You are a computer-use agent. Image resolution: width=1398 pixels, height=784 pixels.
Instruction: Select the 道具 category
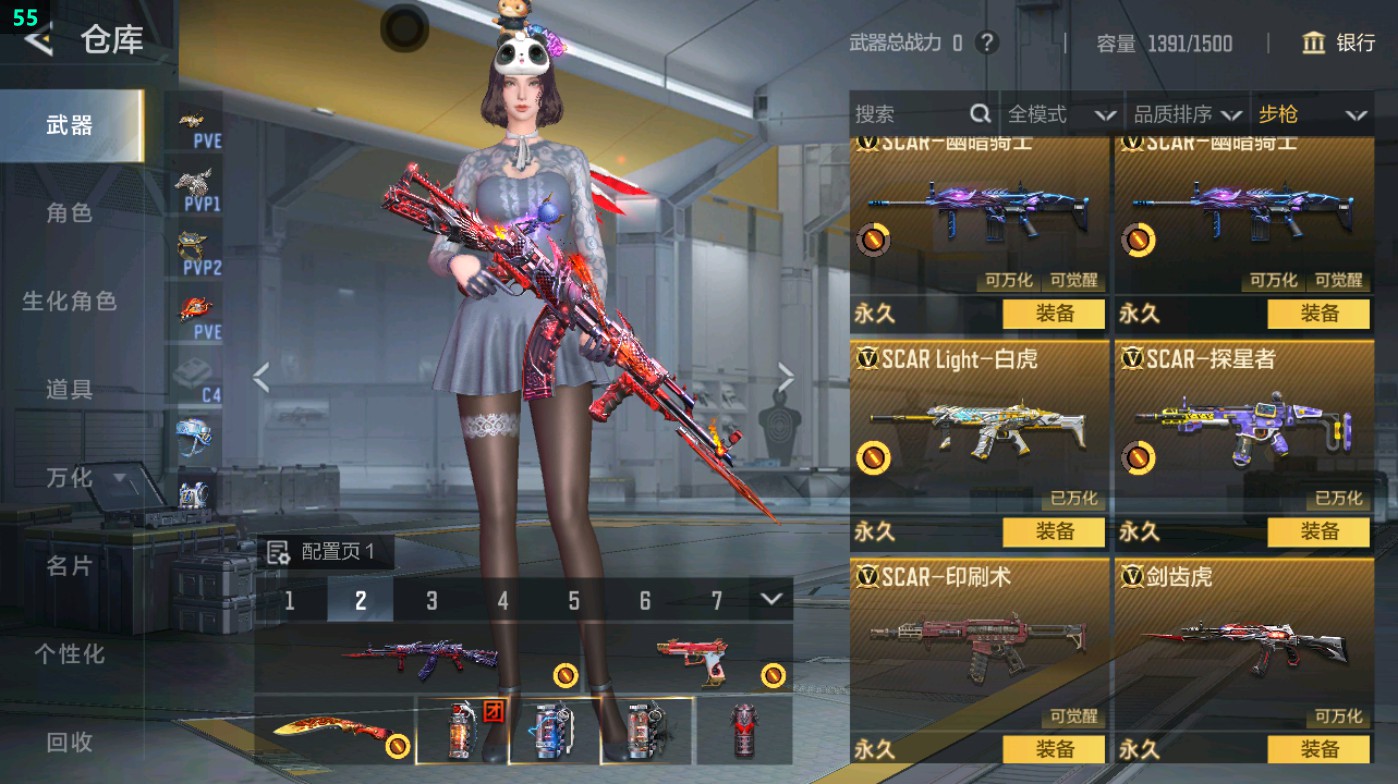(x=69, y=389)
